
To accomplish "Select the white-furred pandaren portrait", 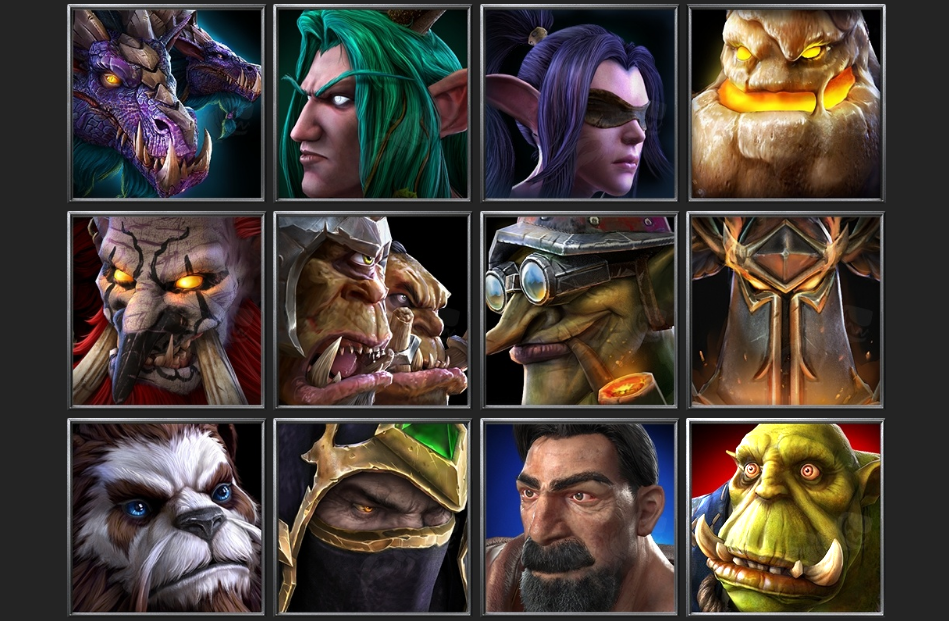I will 166,517.
